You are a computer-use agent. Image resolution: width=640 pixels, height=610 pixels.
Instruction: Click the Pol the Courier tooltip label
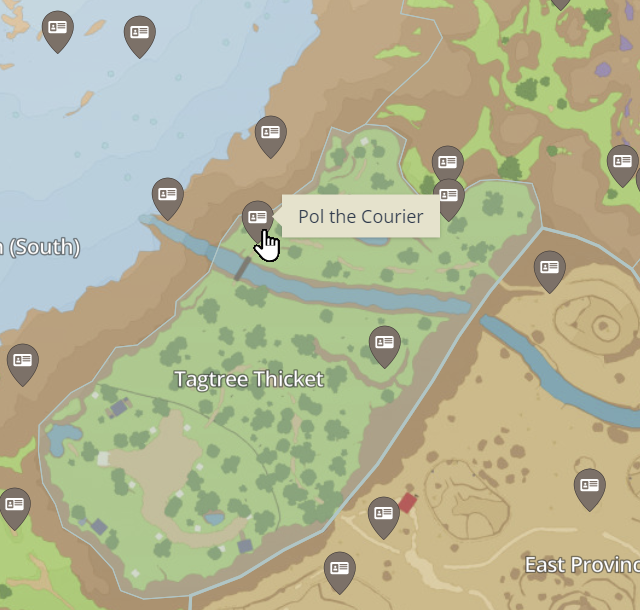[360, 216]
